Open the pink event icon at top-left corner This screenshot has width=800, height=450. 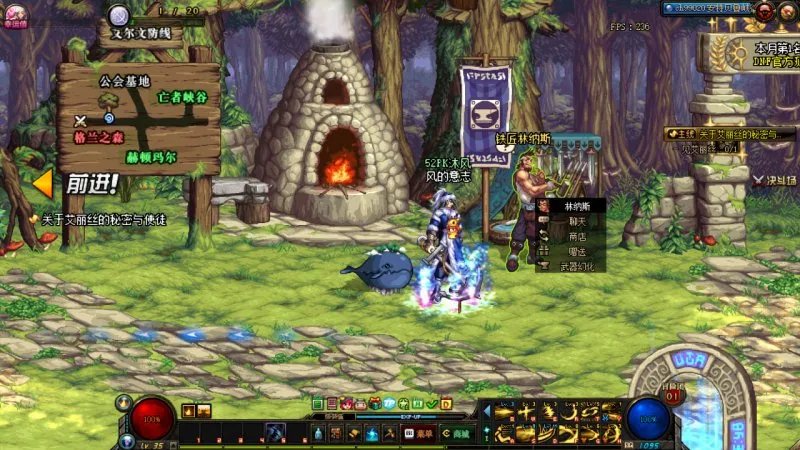coord(14,14)
